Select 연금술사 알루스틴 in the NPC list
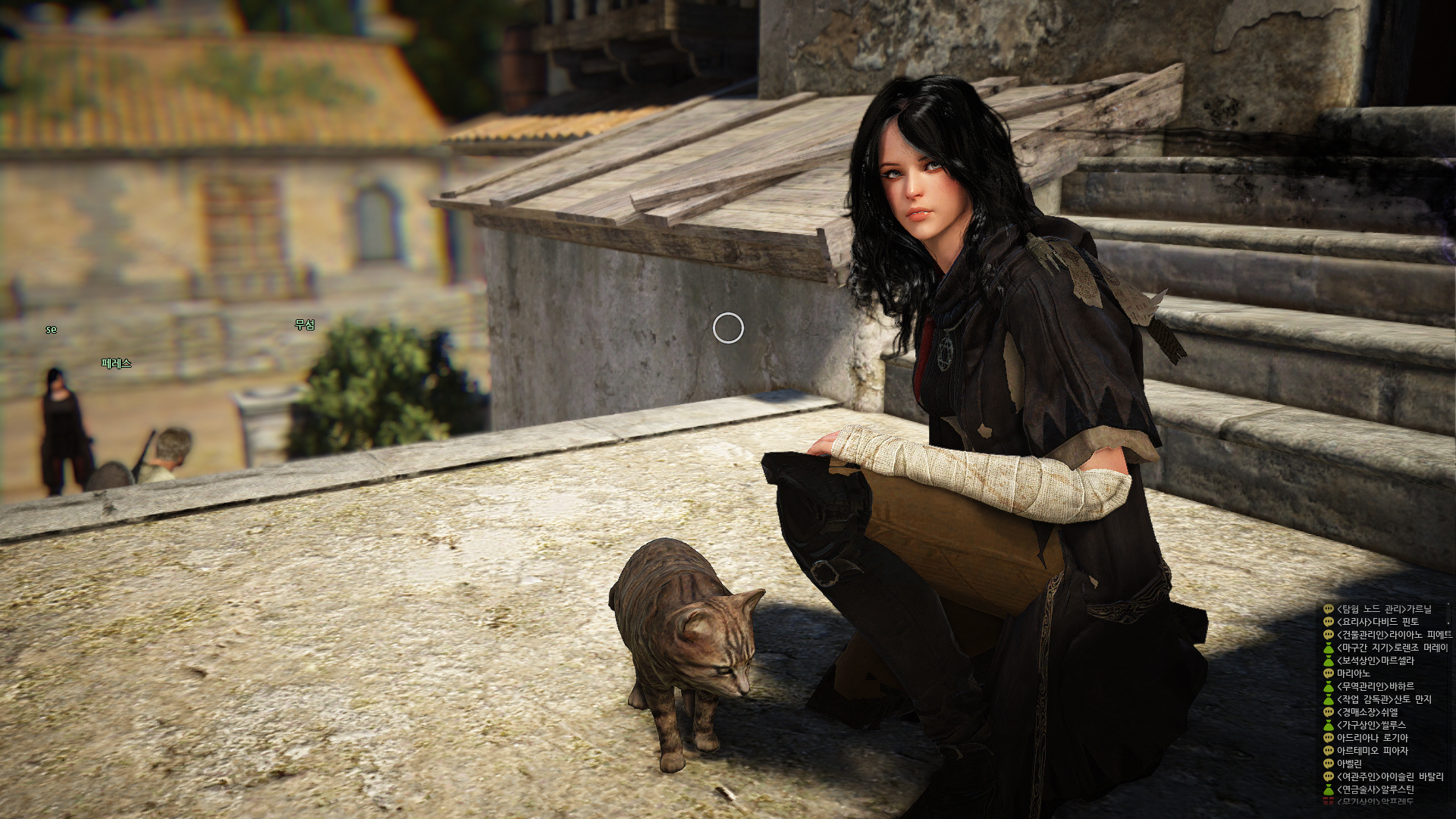The width and height of the screenshot is (1456, 819). point(1375,789)
